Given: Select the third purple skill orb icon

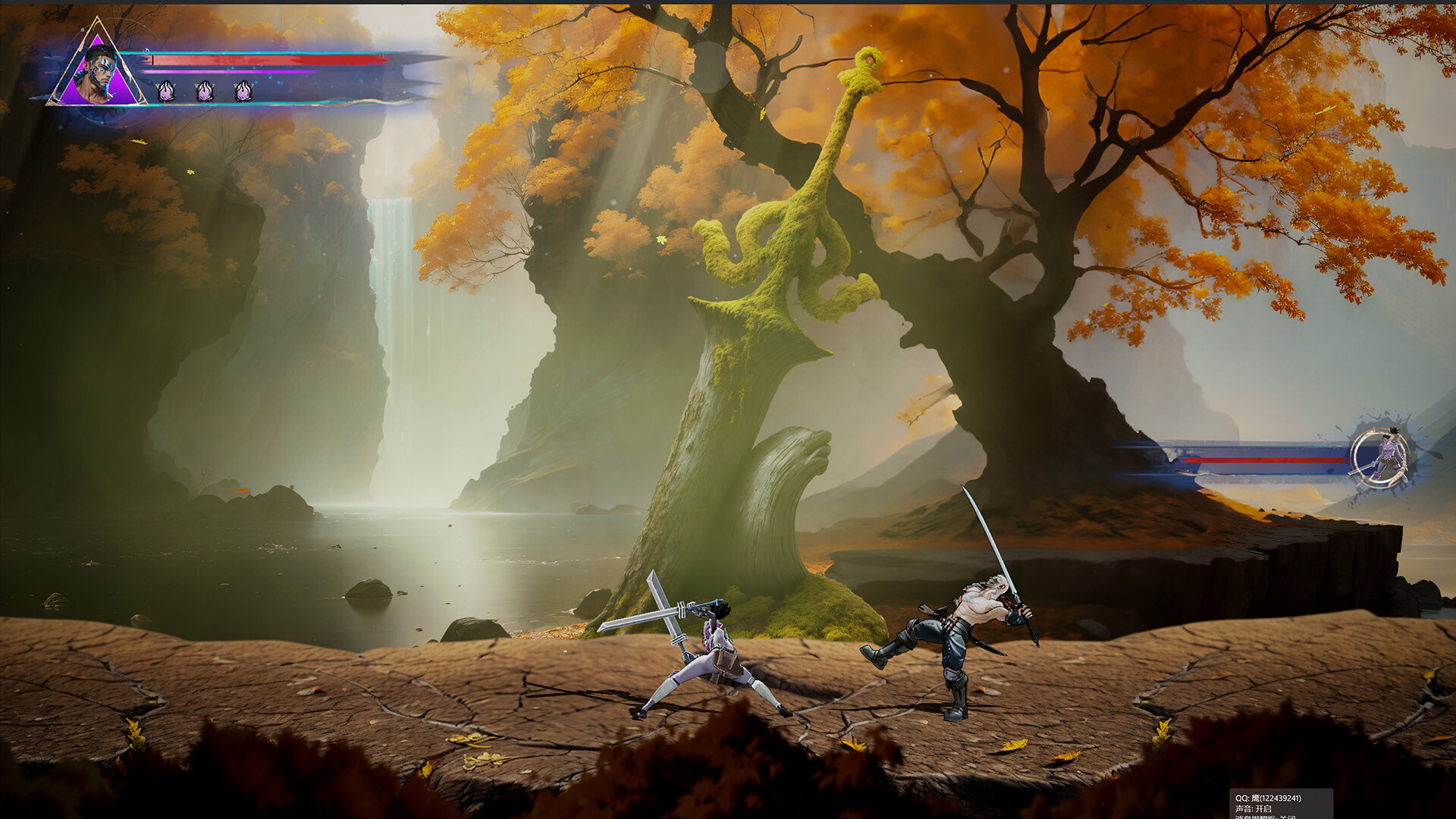Looking at the screenshot, I should 243,92.
